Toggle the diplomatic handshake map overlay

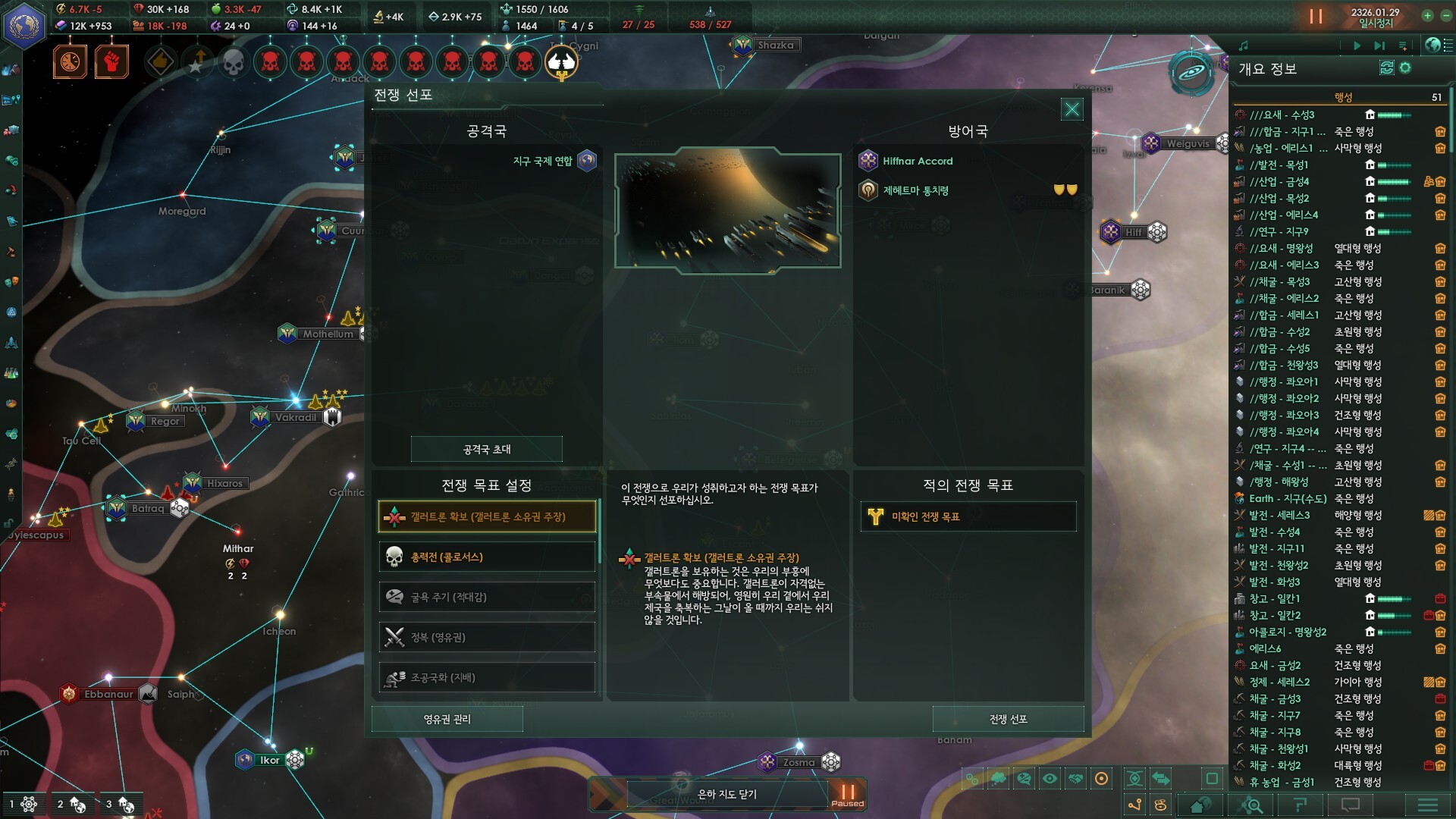[1075, 777]
